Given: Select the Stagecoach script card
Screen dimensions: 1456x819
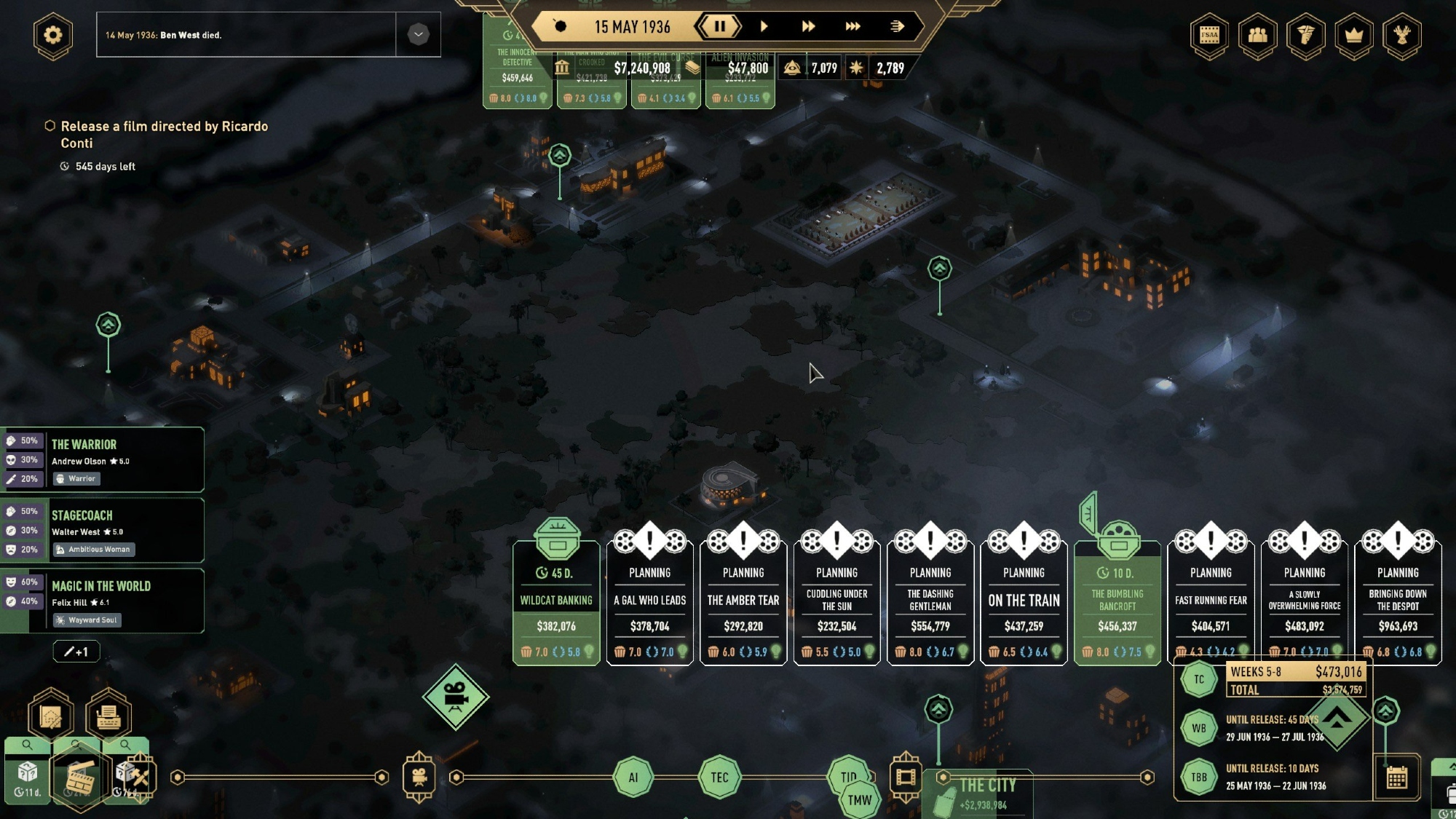Looking at the screenshot, I should click(124, 531).
